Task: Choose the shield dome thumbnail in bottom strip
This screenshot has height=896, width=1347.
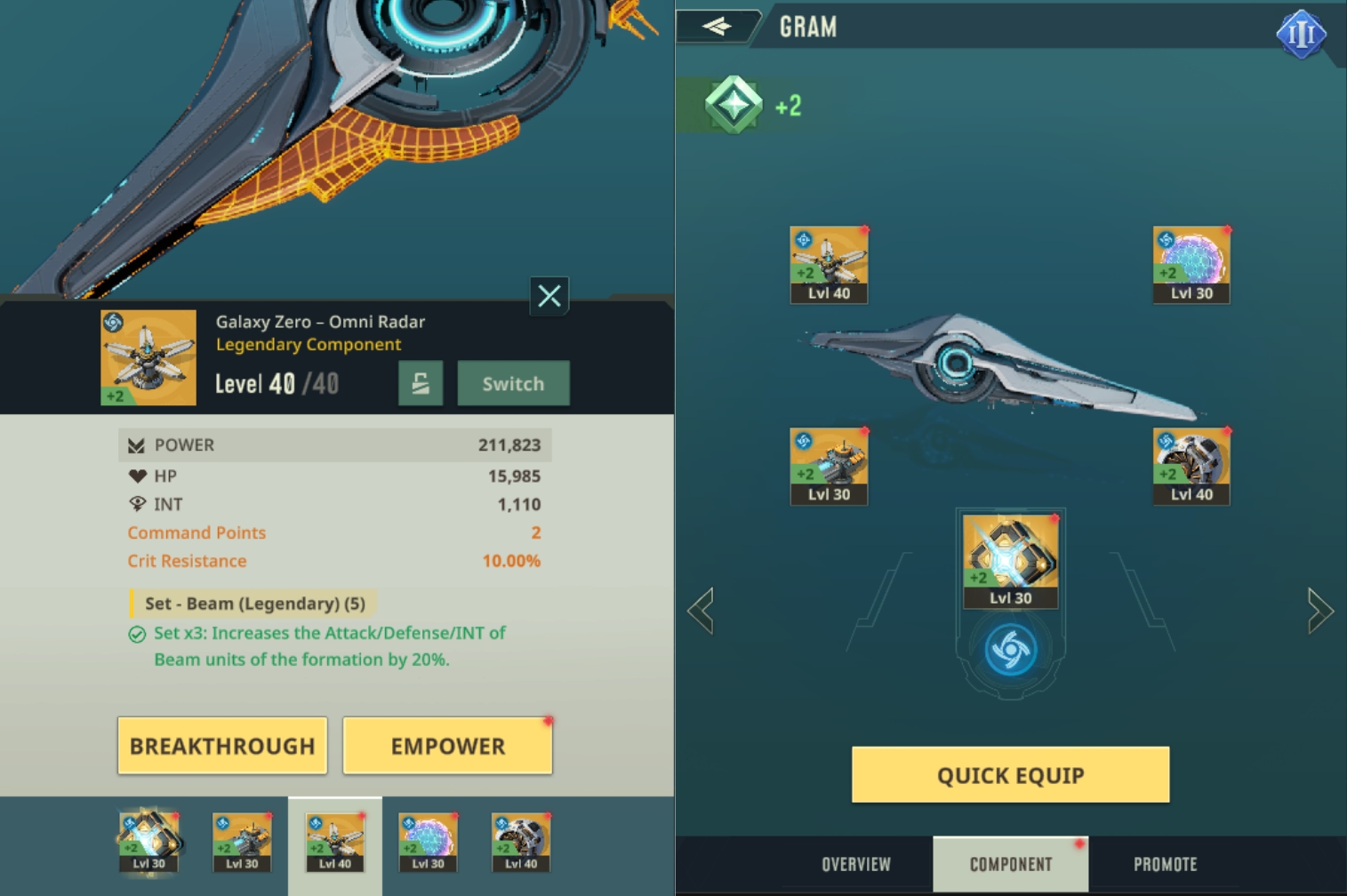Action: pyautogui.click(x=428, y=841)
